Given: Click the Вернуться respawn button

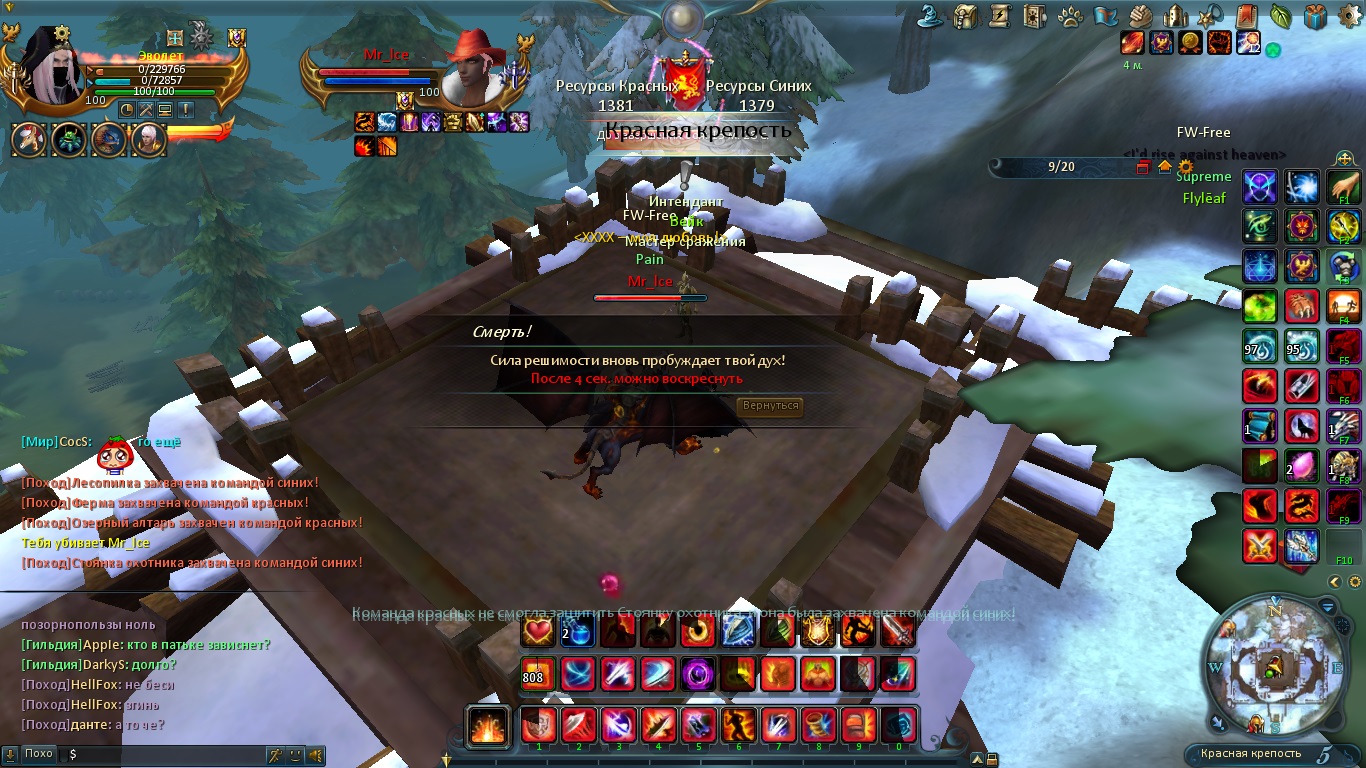Looking at the screenshot, I should [x=770, y=406].
